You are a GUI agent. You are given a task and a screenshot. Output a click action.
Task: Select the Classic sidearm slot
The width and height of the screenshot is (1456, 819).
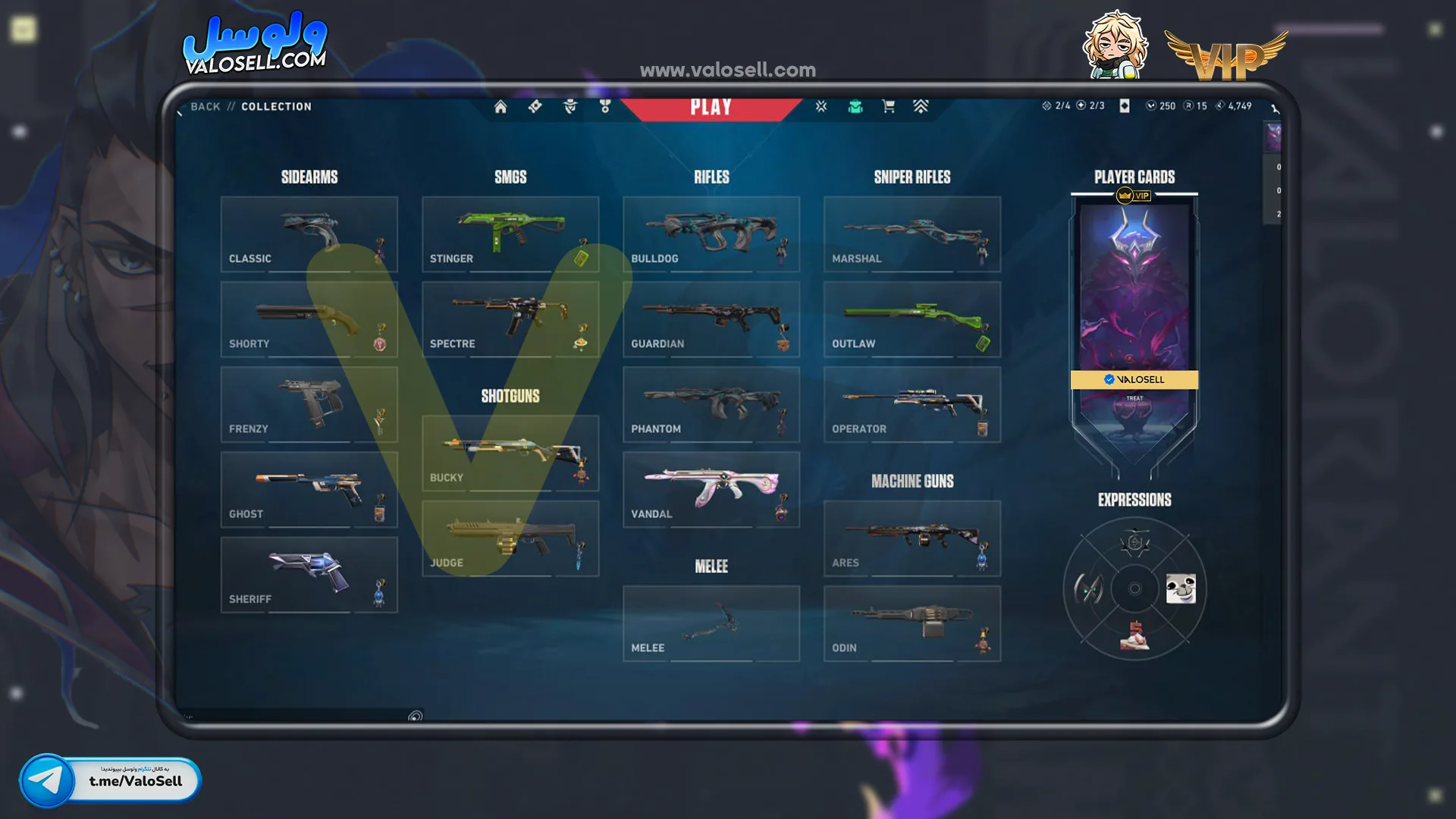(309, 234)
